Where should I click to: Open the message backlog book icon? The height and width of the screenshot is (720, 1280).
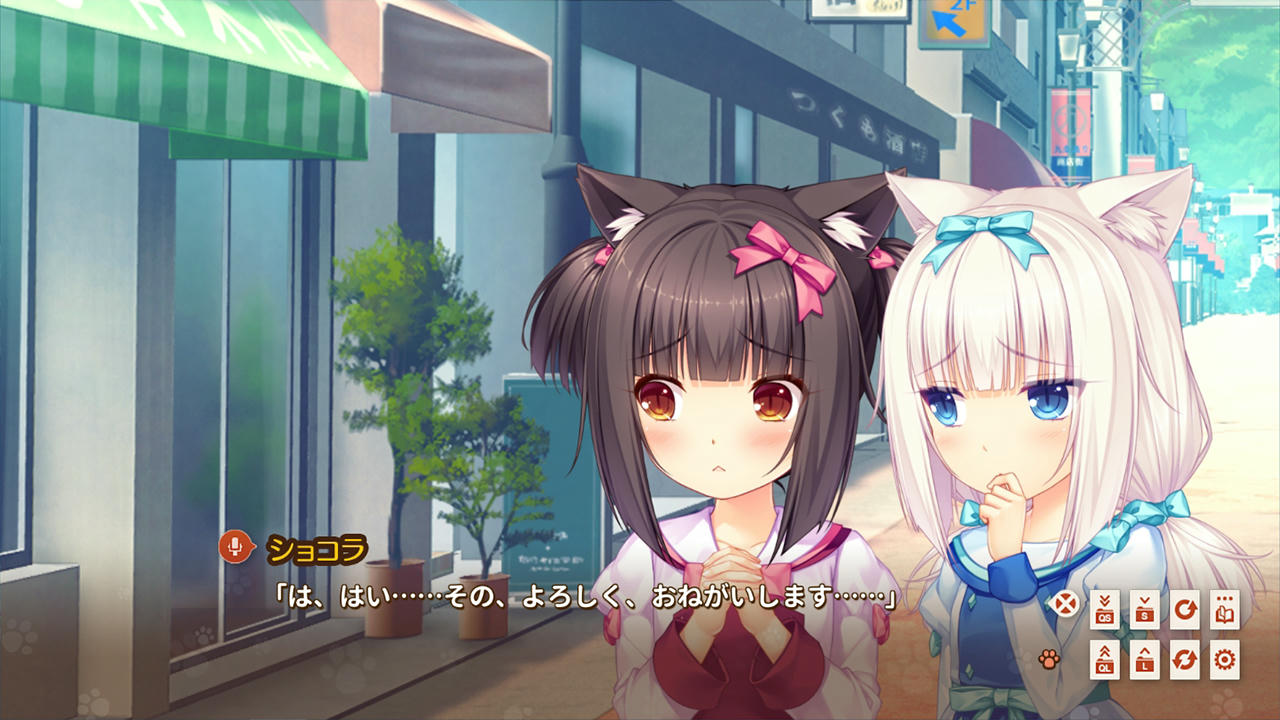(1224, 609)
